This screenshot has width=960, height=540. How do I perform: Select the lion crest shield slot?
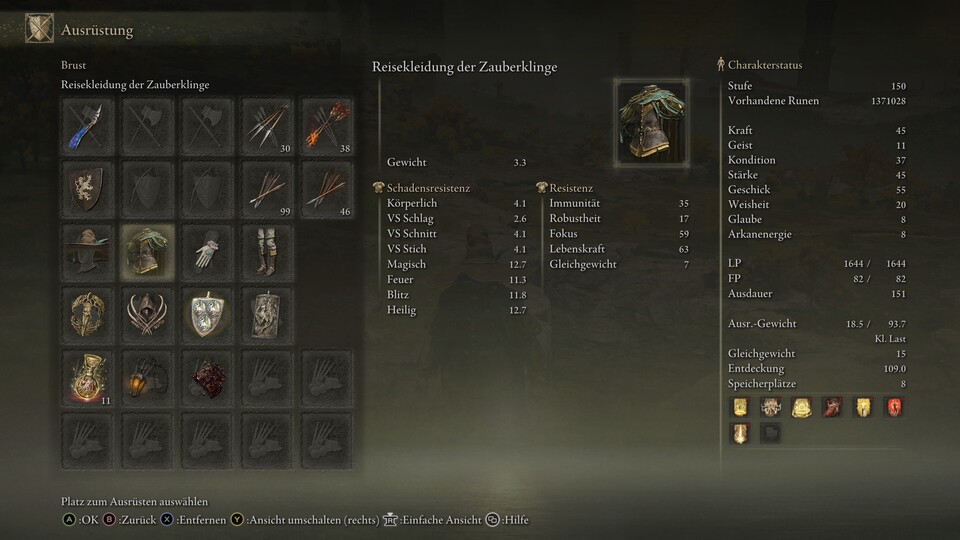pos(88,188)
